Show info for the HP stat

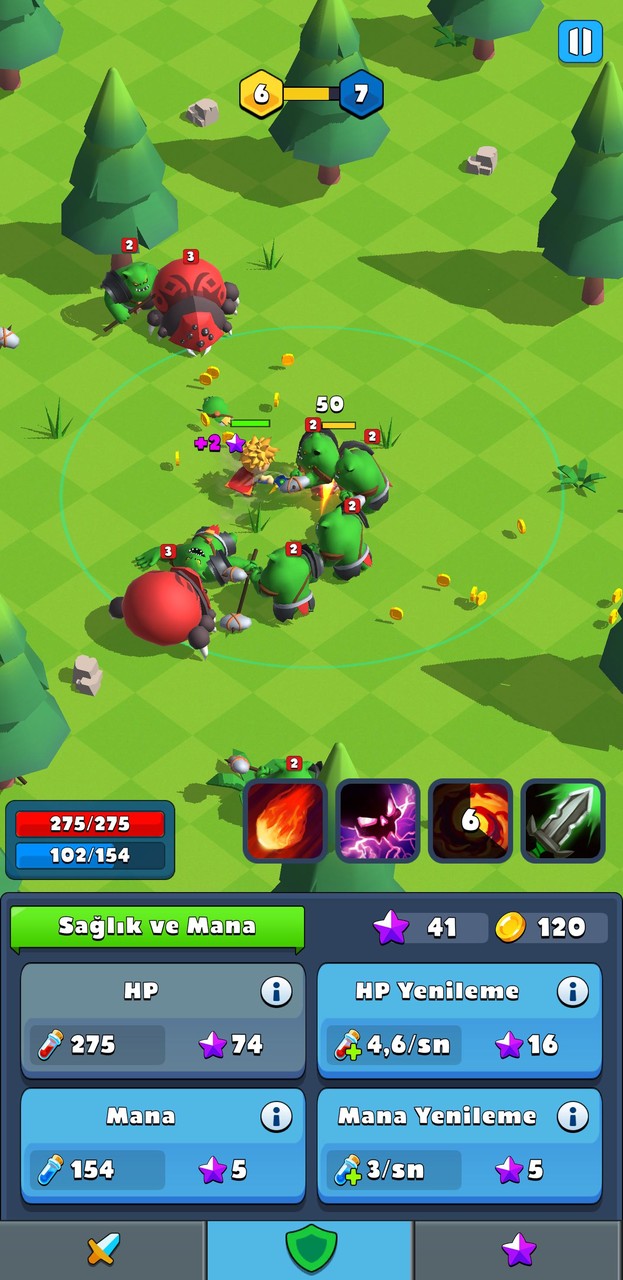pos(276,991)
